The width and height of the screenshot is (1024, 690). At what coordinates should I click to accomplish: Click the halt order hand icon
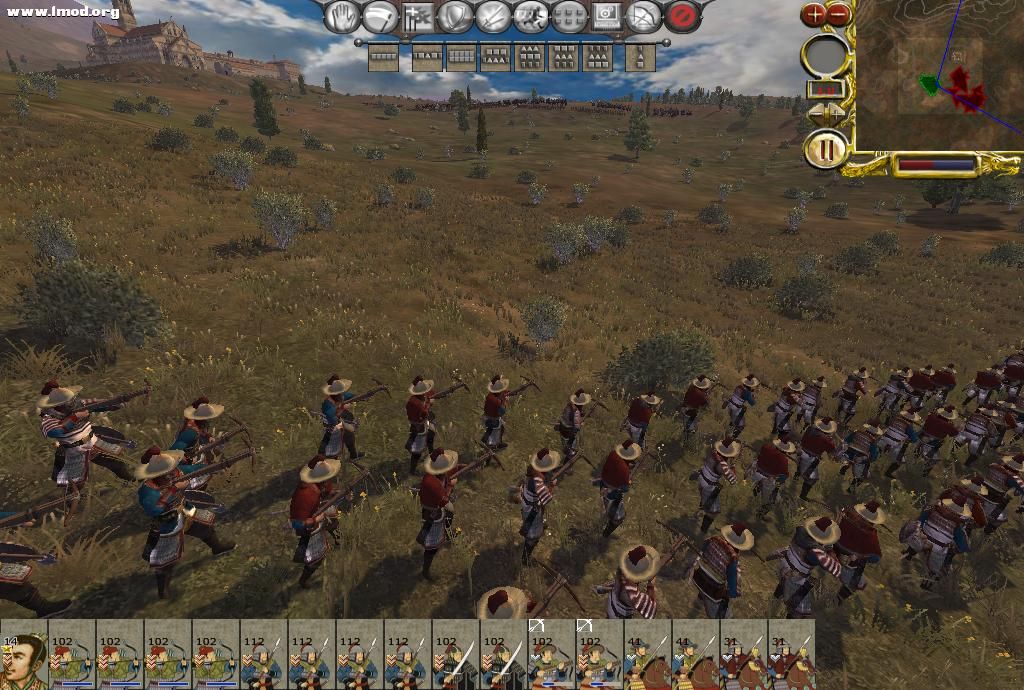pyautogui.click(x=342, y=17)
